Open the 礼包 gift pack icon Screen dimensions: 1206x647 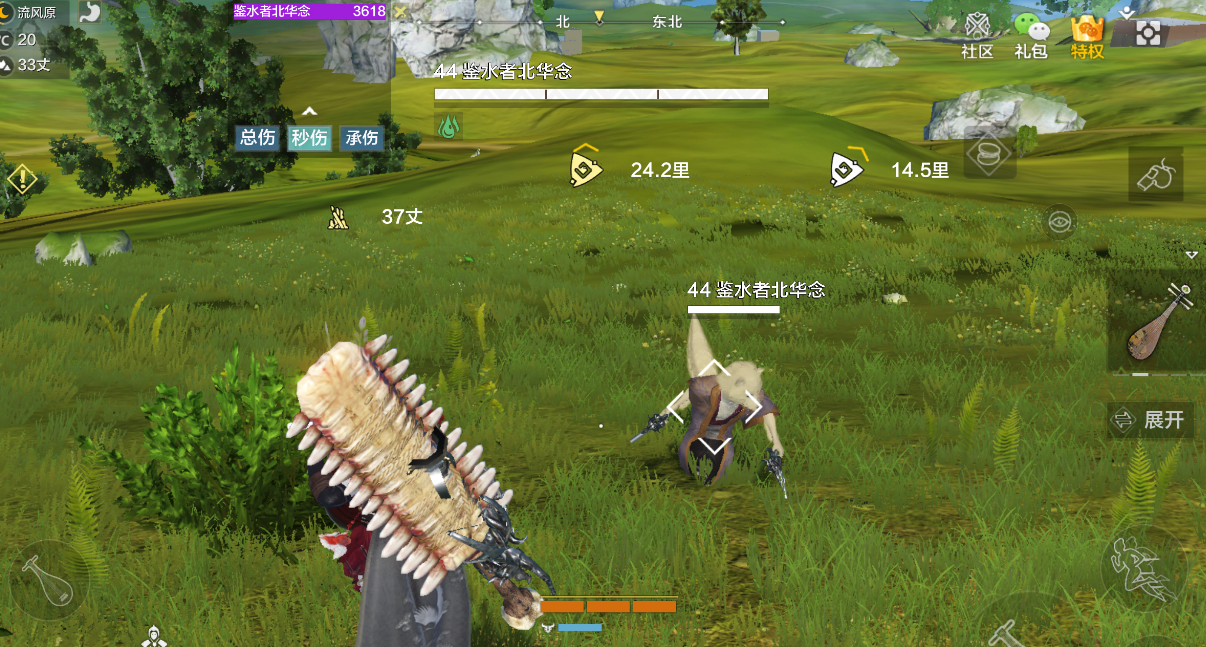pyautogui.click(x=1031, y=35)
